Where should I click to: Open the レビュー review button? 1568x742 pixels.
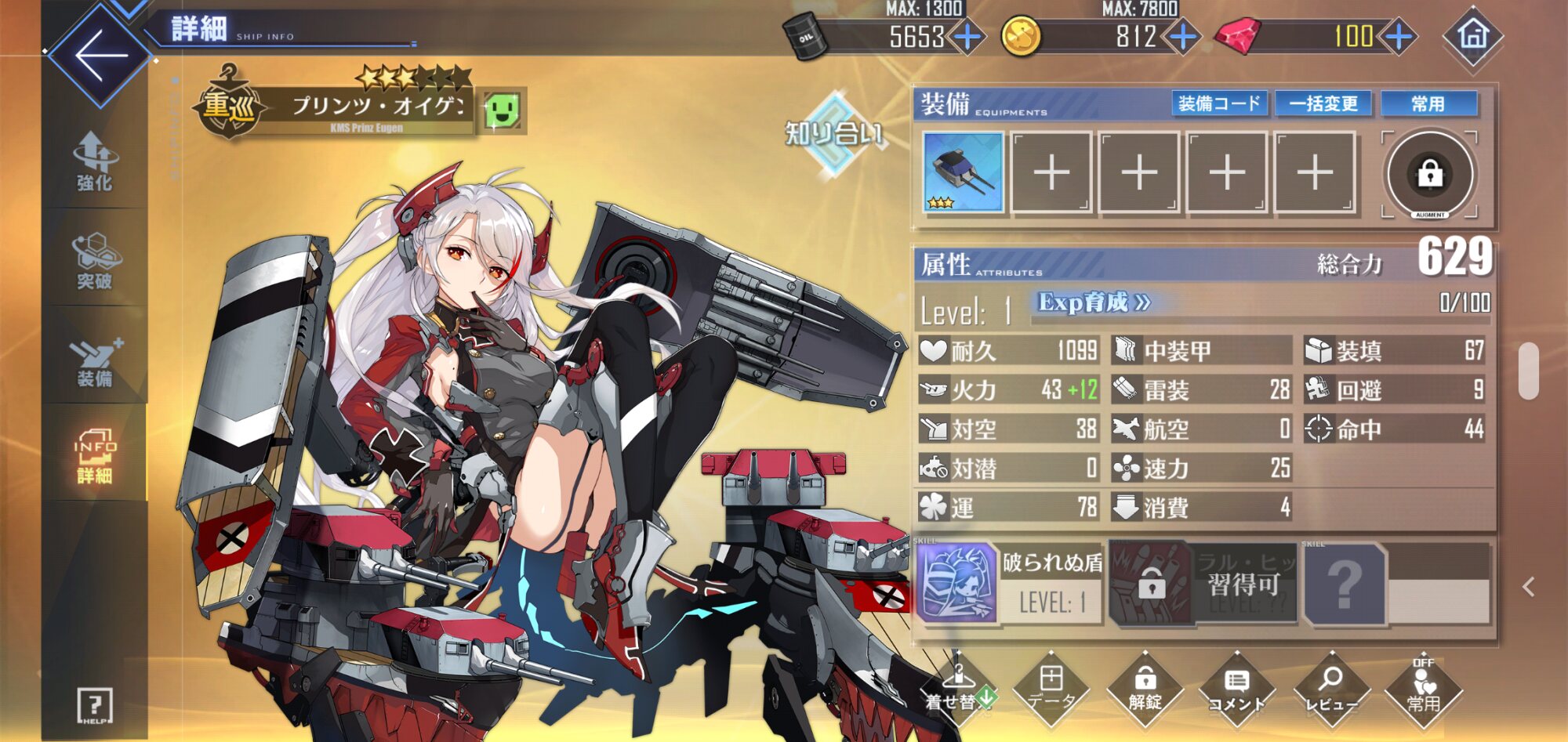coord(1330,691)
